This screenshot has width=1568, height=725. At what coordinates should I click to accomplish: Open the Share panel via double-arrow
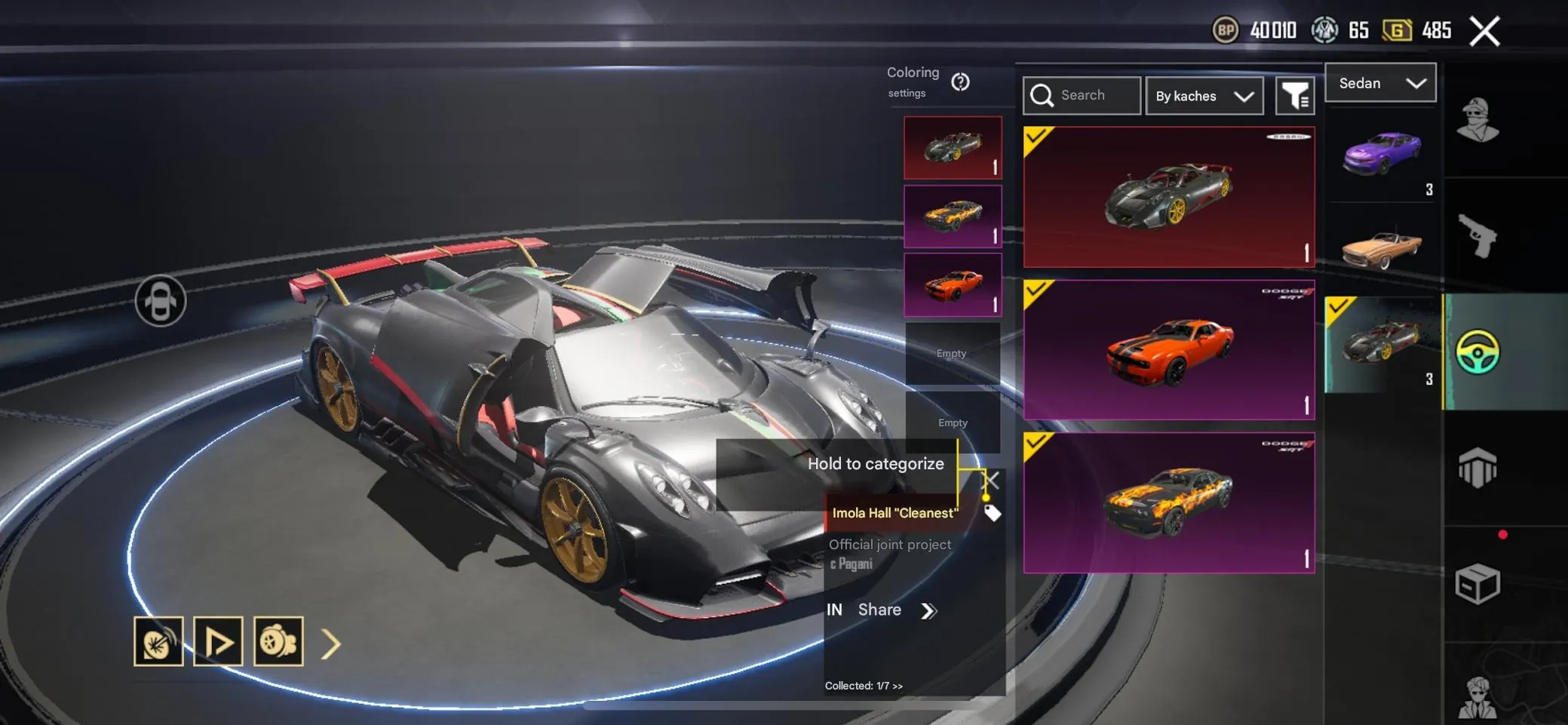click(930, 610)
